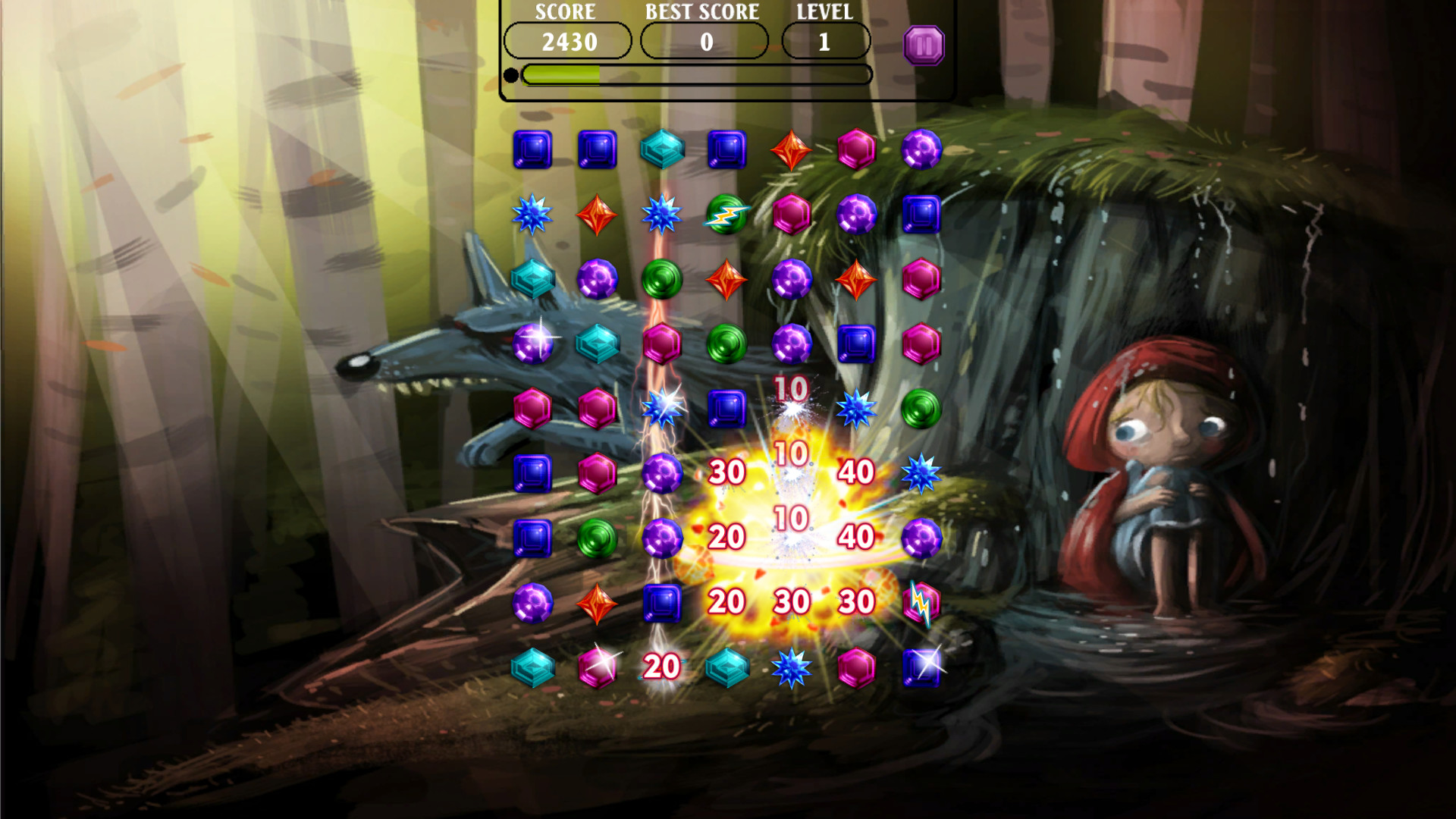Select the cyan hexagon gem in the top row

pos(662,150)
